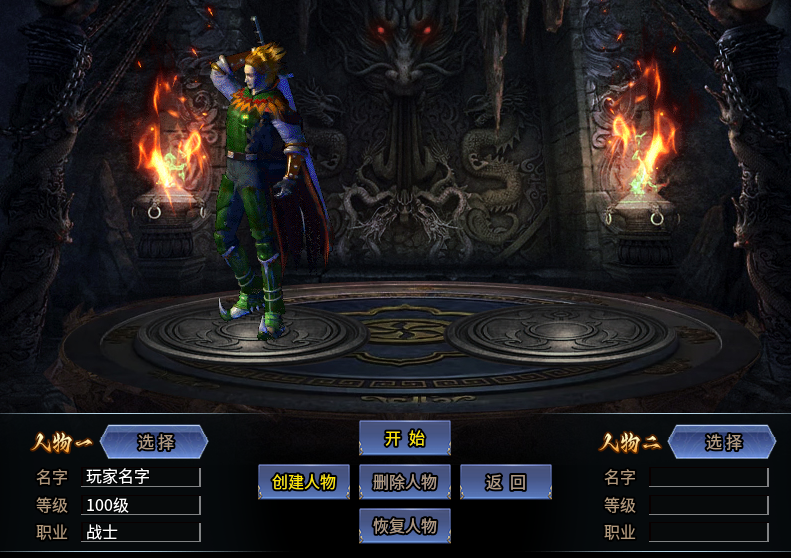This screenshot has height=558, width=791.
Task: Click 选择 beside 人物二
Action: [x=723, y=442]
